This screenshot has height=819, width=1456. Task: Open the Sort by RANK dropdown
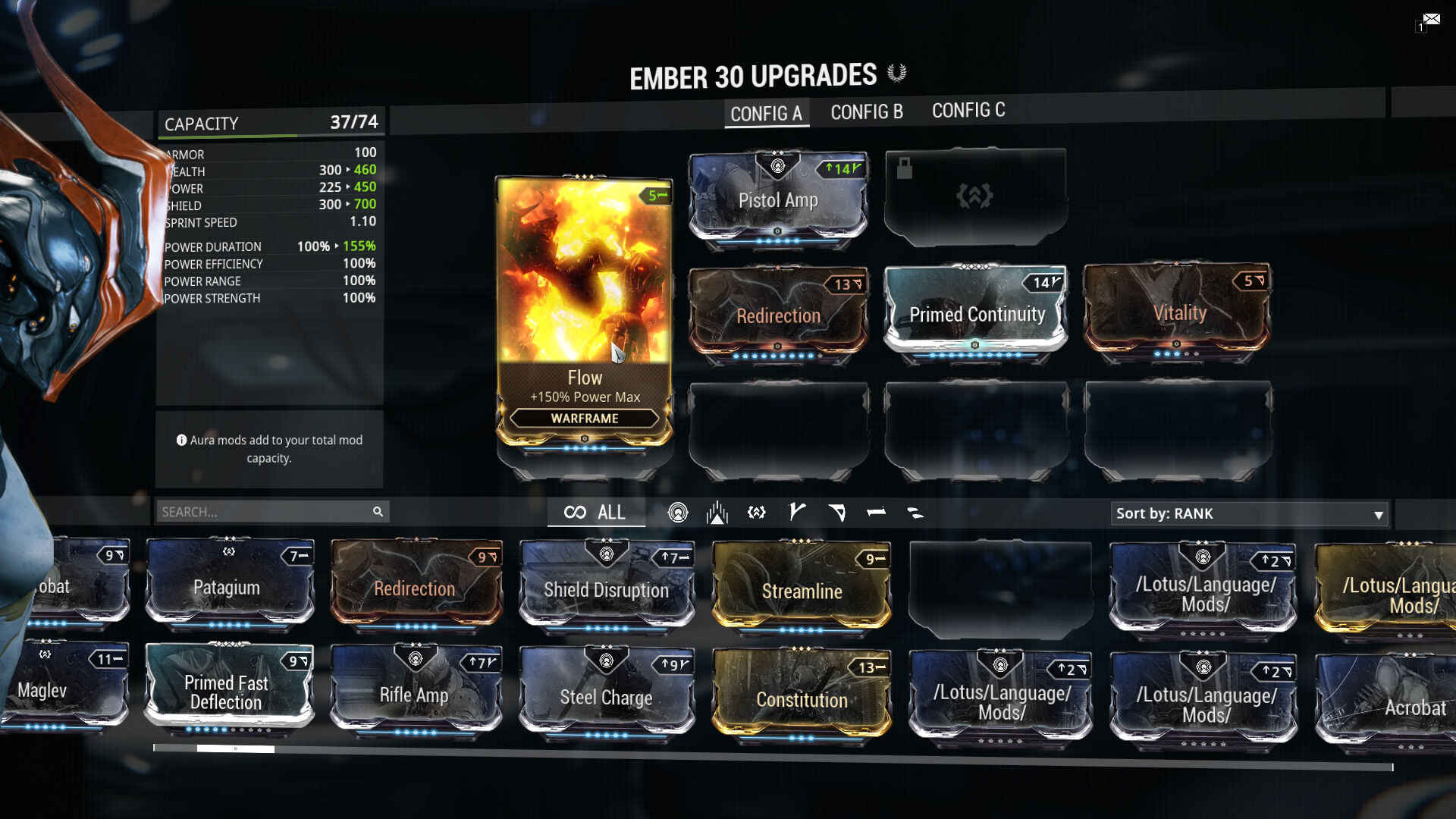coord(1249,513)
